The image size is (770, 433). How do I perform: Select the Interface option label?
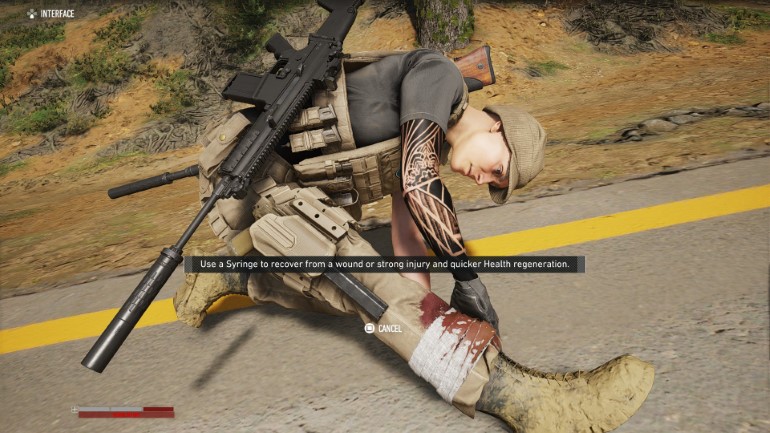57,13
